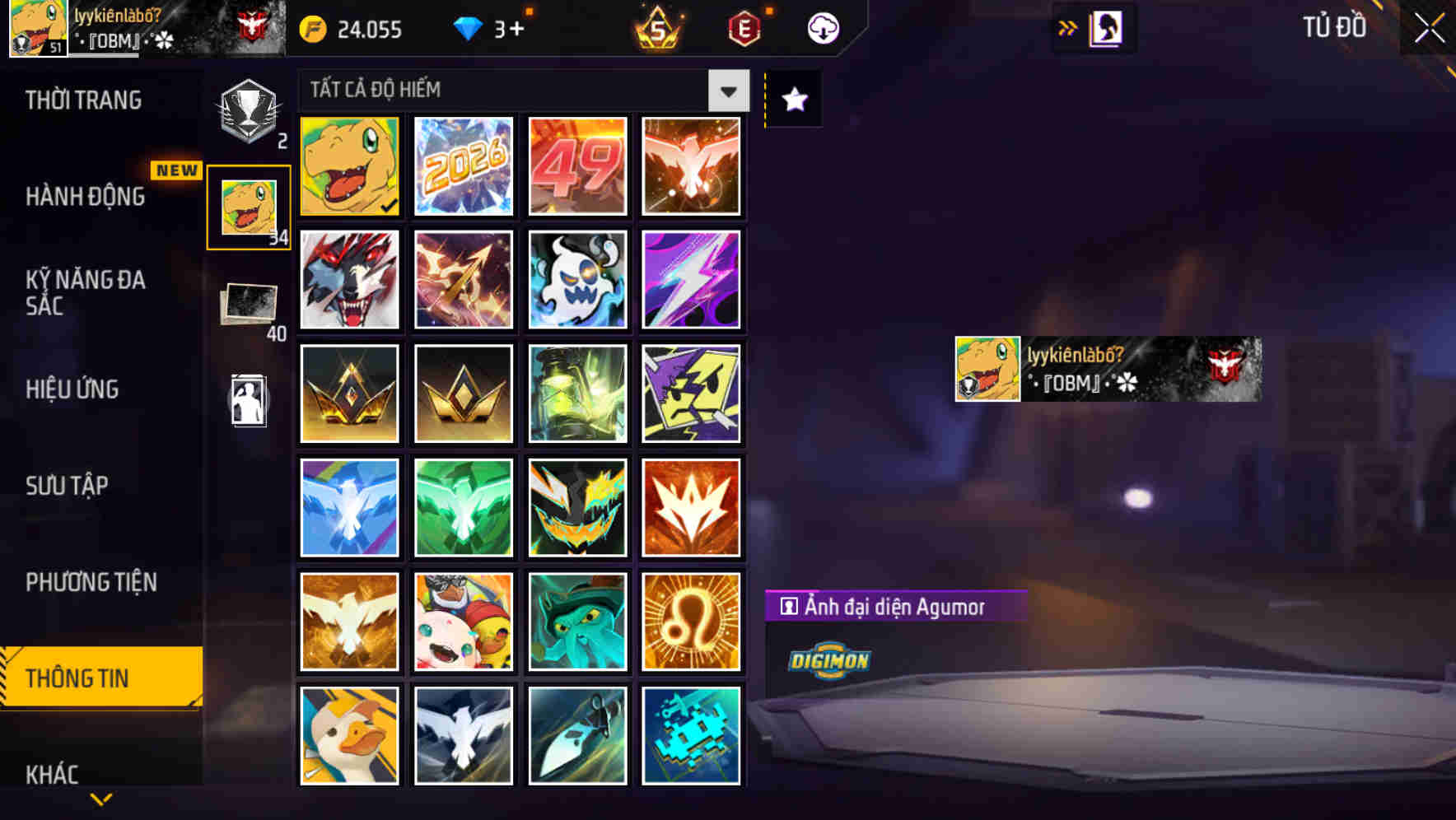Image resolution: width=1456 pixels, height=820 pixels.
Task: Click the double-chevron arrows near top right
Action: click(x=1068, y=27)
